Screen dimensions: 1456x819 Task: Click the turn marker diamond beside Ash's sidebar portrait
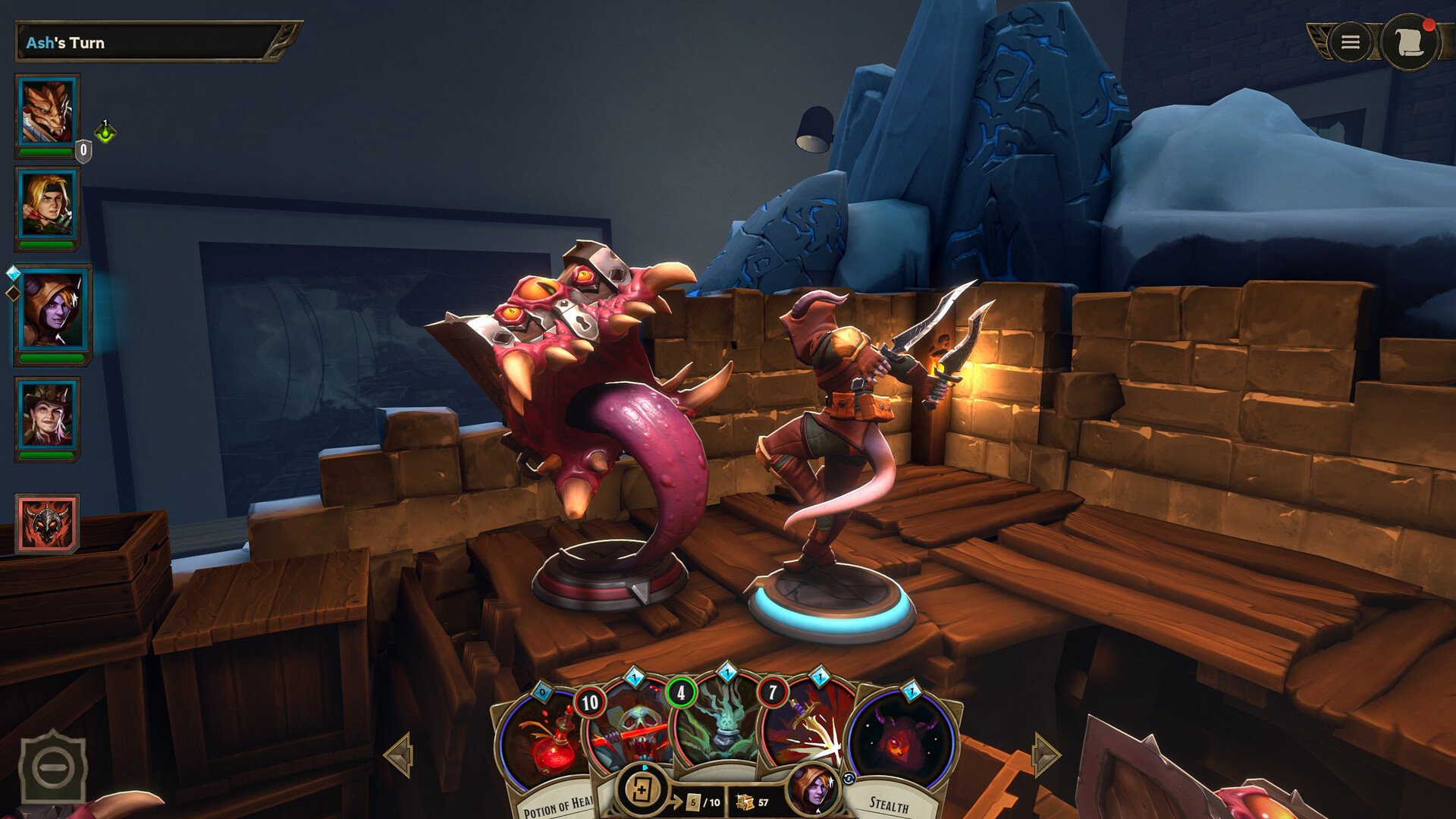(x=13, y=273)
